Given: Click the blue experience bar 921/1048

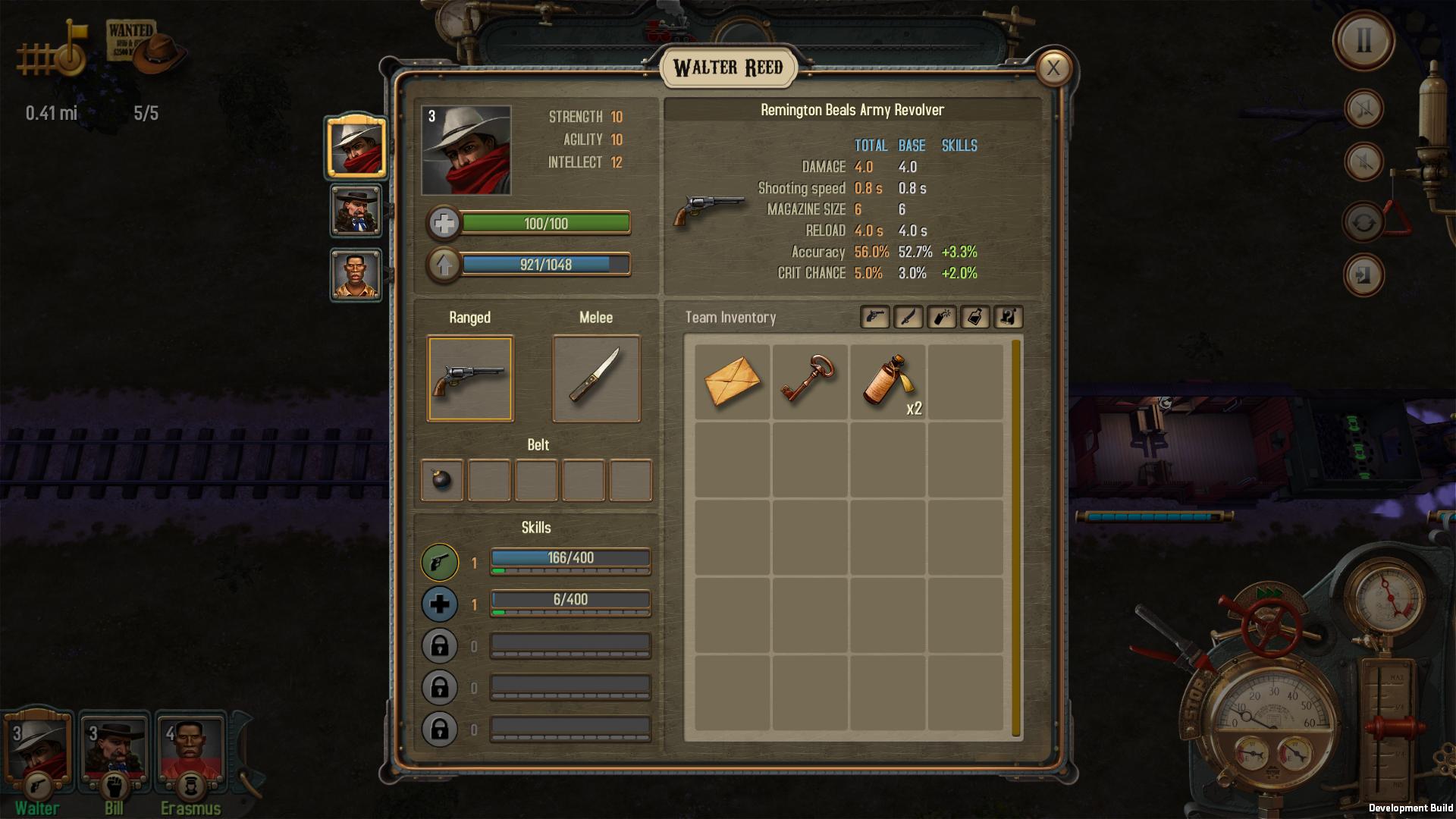Looking at the screenshot, I should click(x=548, y=265).
